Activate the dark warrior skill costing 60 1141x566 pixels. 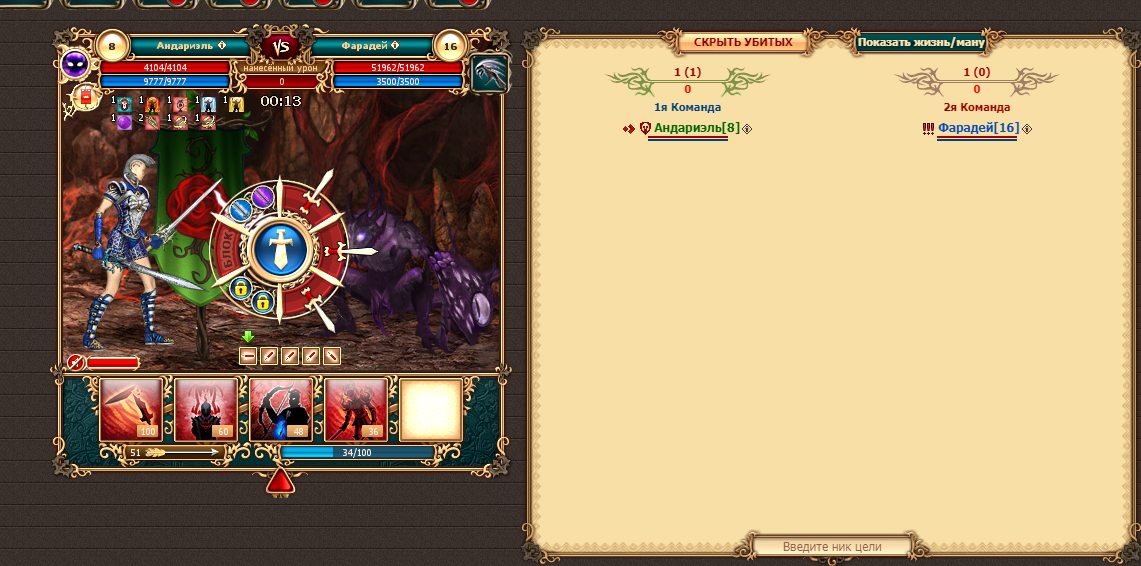point(206,409)
